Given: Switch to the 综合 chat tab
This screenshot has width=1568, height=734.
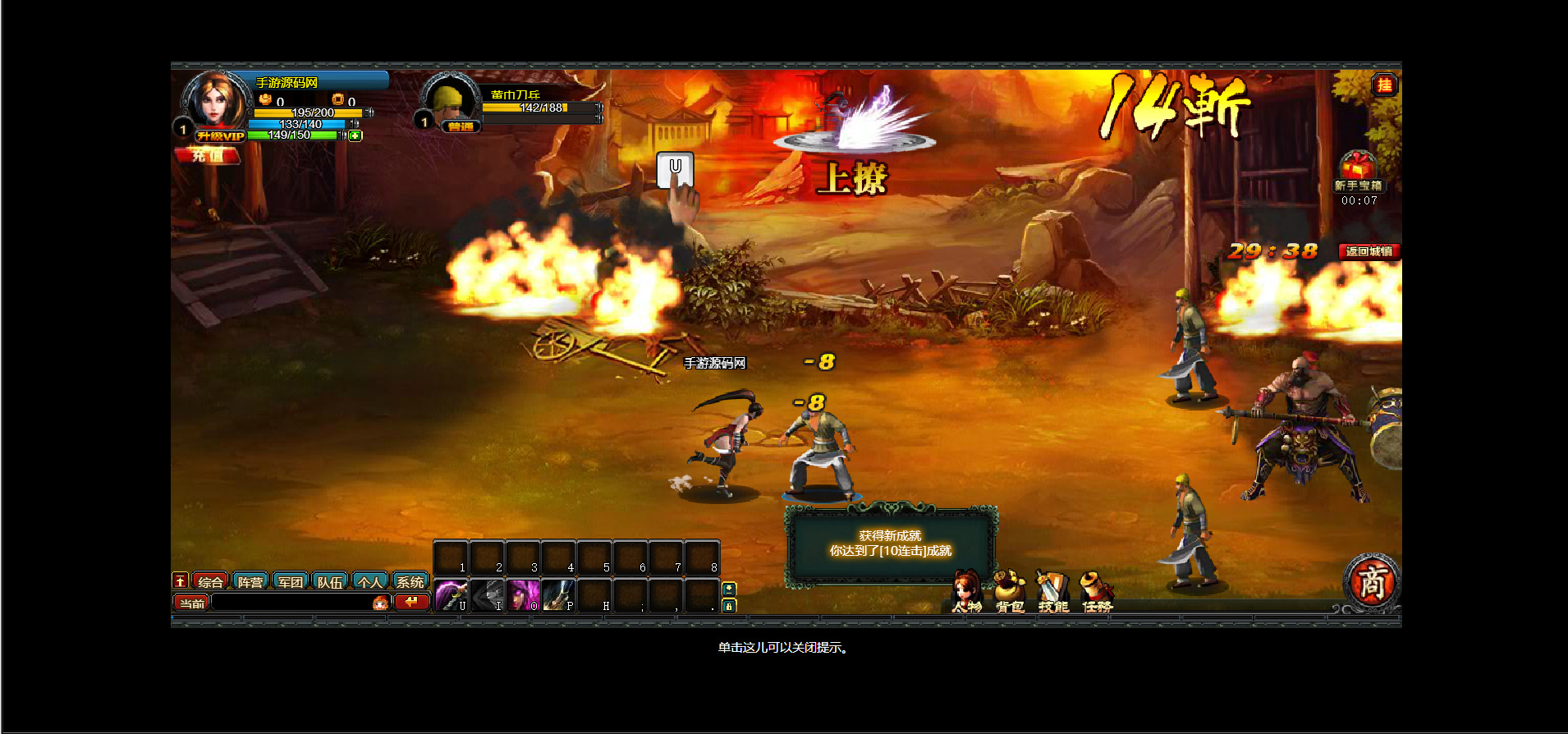Looking at the screenshot, I should [210, 582].
